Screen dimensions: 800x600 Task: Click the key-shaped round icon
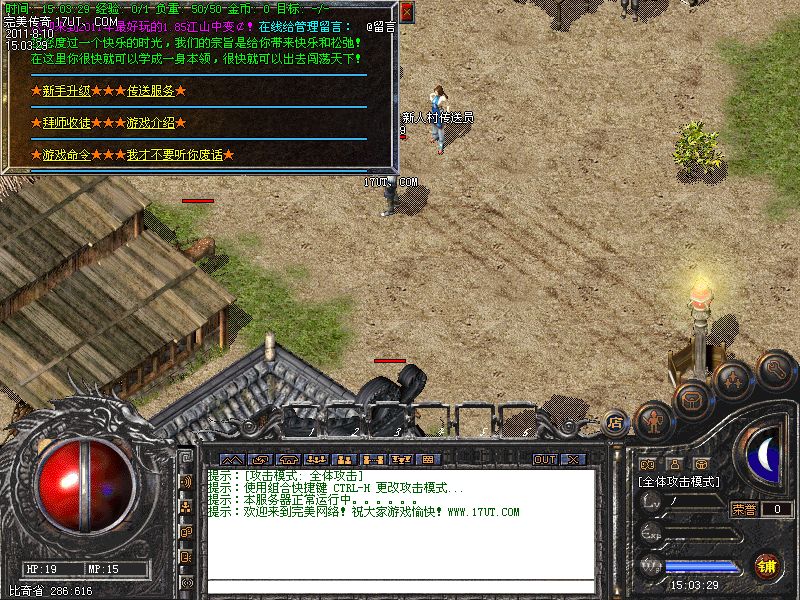[775, 370]
